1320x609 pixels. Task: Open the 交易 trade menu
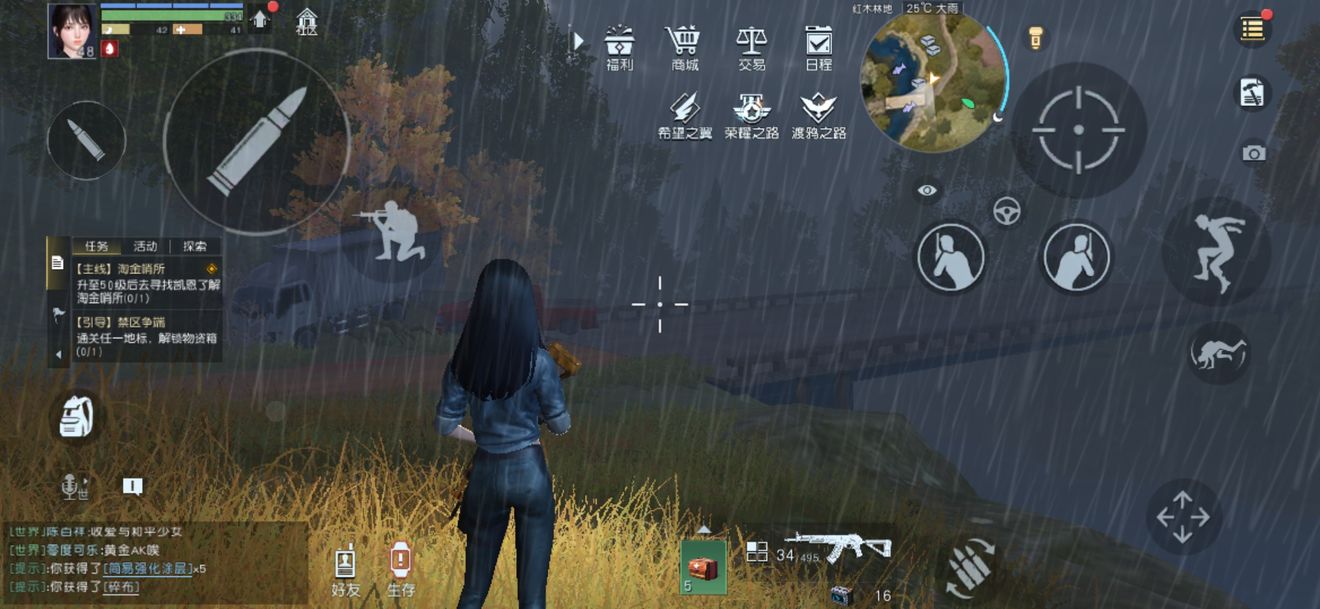point(751,45)
